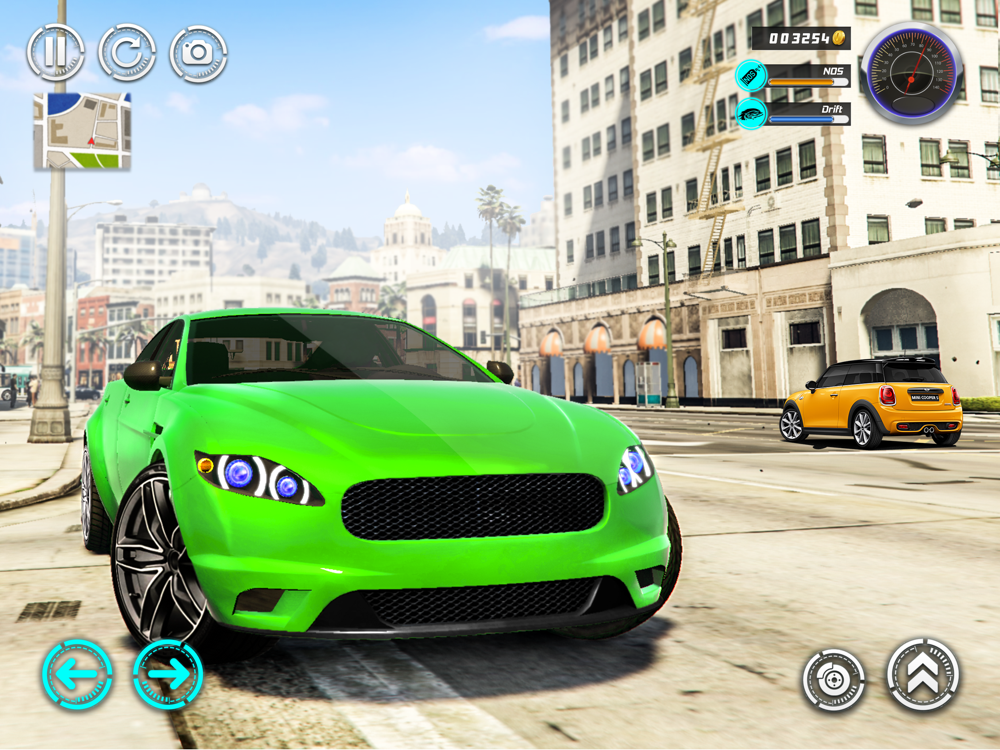This screenshot has height=750, width=1000.
Task: Switch view with the camera button
Action: click(198, 53)
